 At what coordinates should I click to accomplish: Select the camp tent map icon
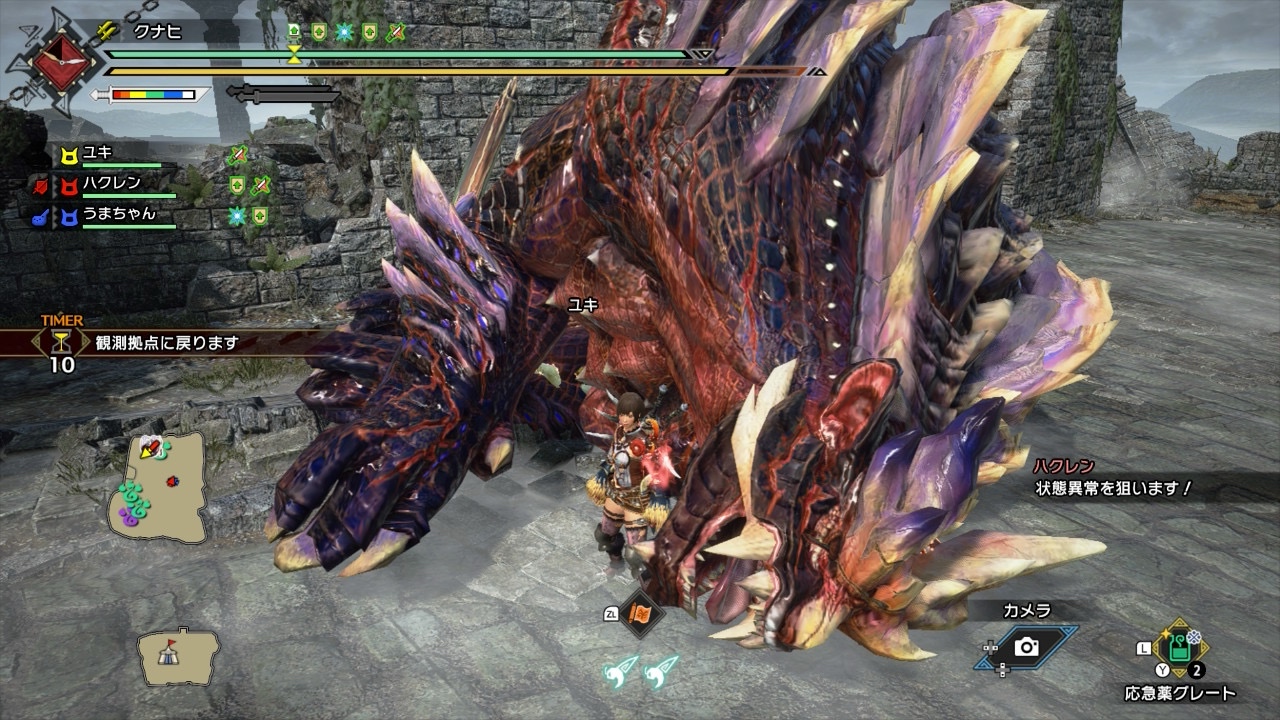pos(178,655)
